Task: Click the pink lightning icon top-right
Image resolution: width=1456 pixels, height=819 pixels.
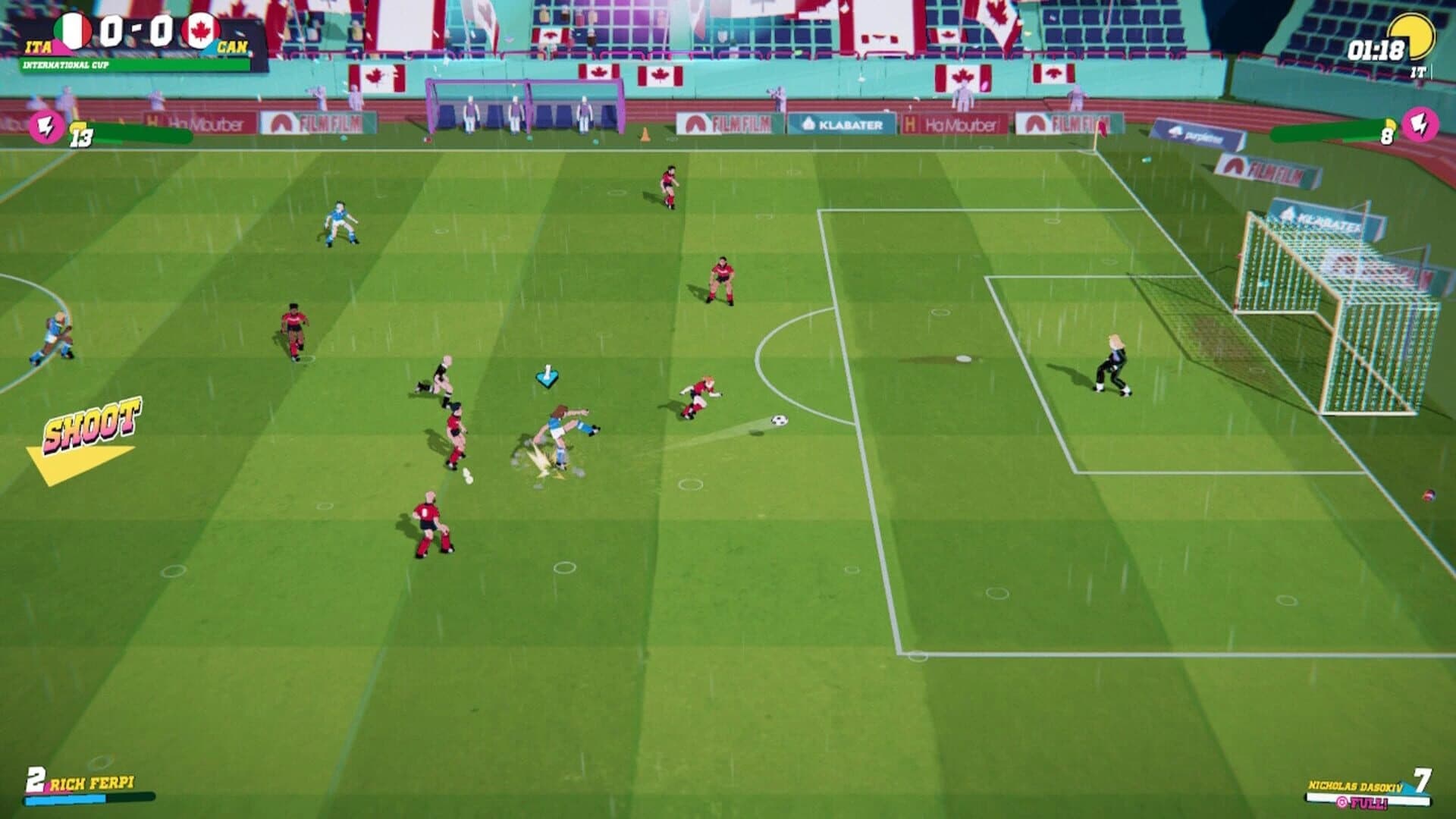Action: [x=1422, y=126]
